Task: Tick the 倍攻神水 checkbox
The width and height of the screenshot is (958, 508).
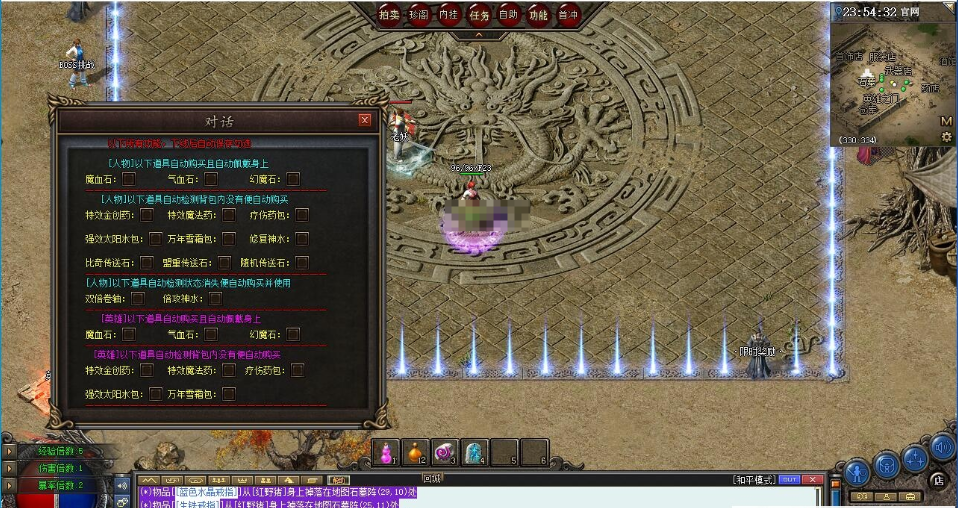Action: pyautogui.click(x=216, y=298)
